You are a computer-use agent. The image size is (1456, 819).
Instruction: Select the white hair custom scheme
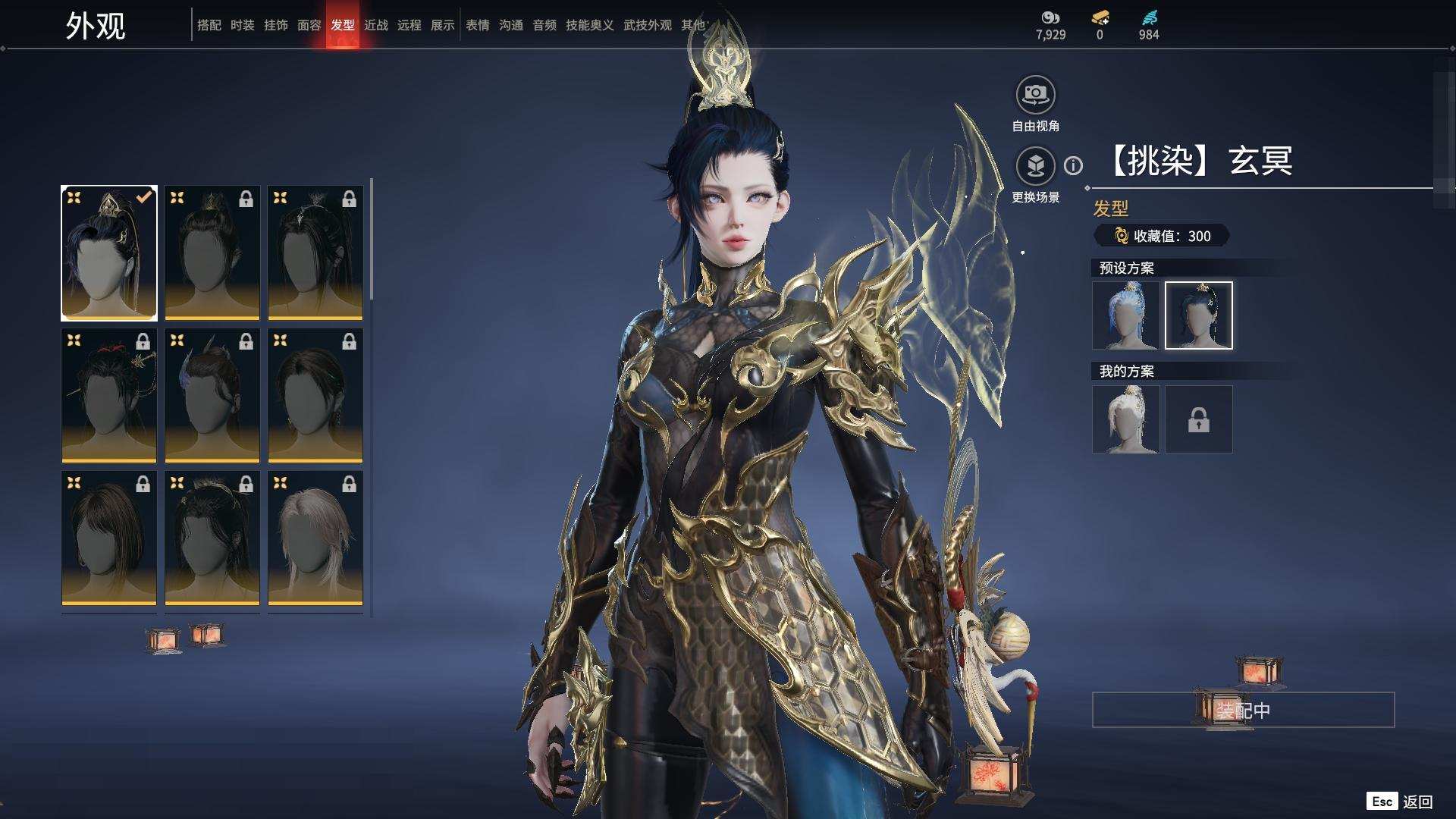pyautogui.click(x=1125, y=419)
